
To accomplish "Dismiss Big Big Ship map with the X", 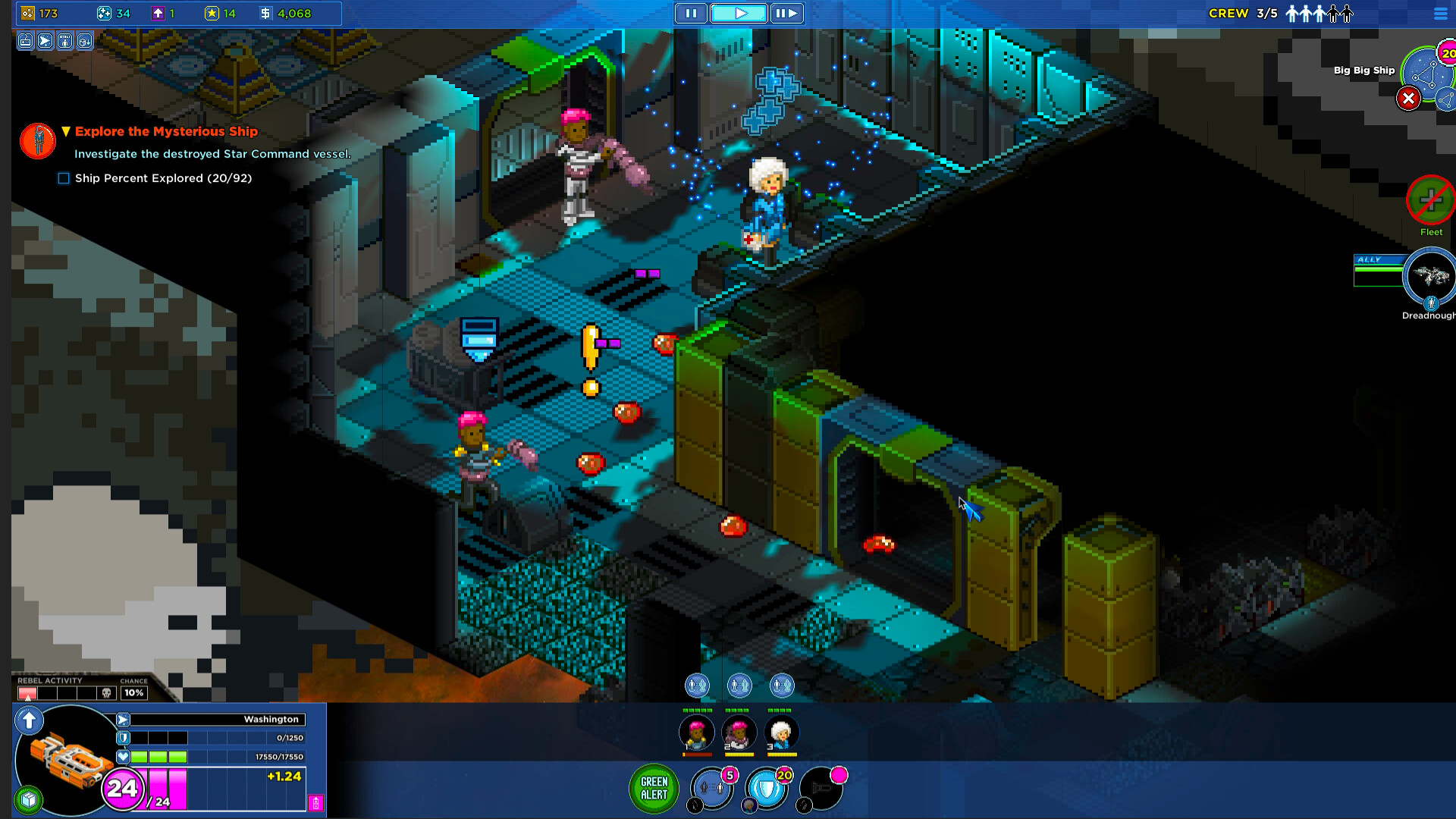I will 1409,99.
